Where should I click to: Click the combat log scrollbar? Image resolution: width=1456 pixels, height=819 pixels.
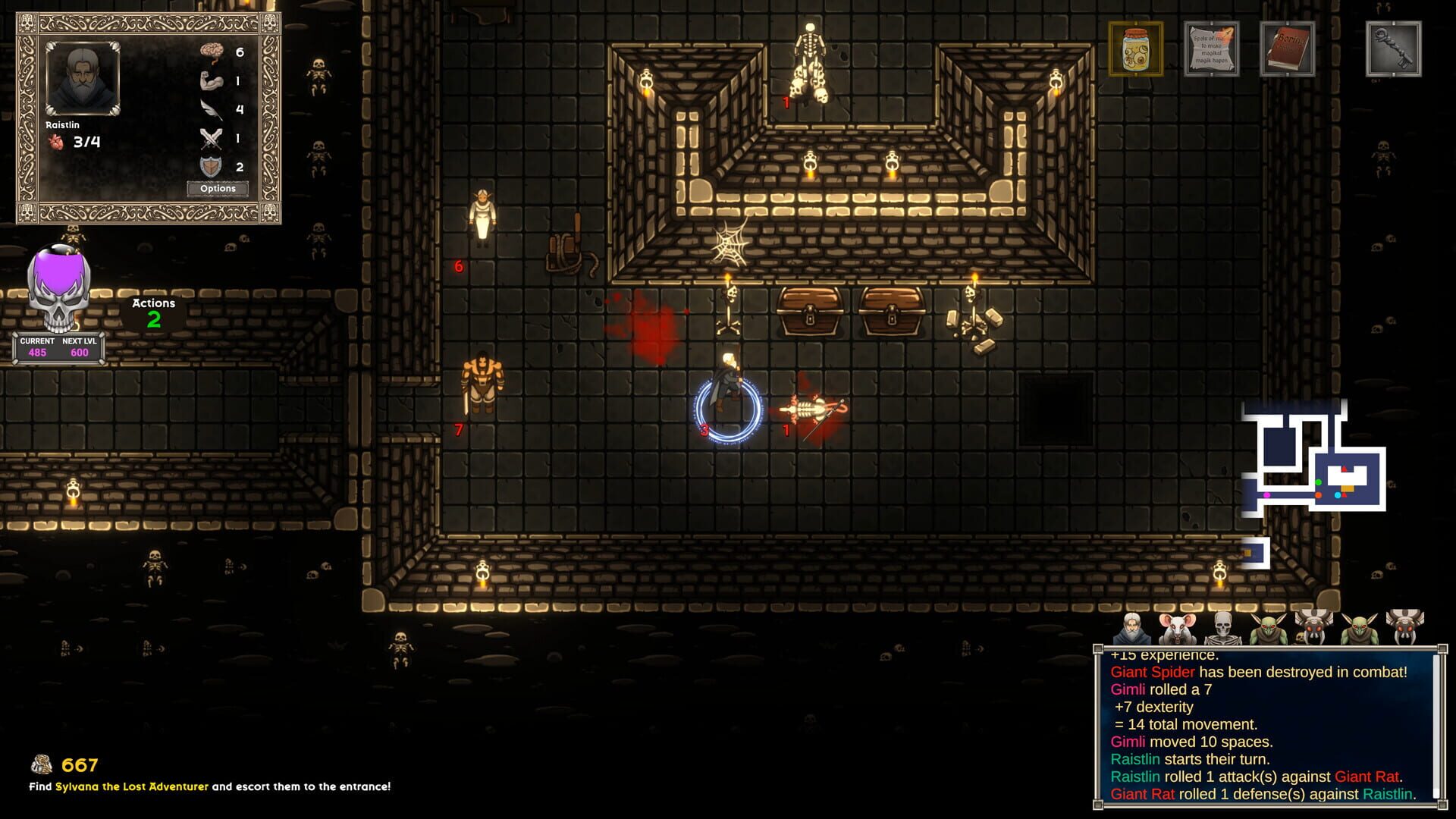click(1434, 726)
